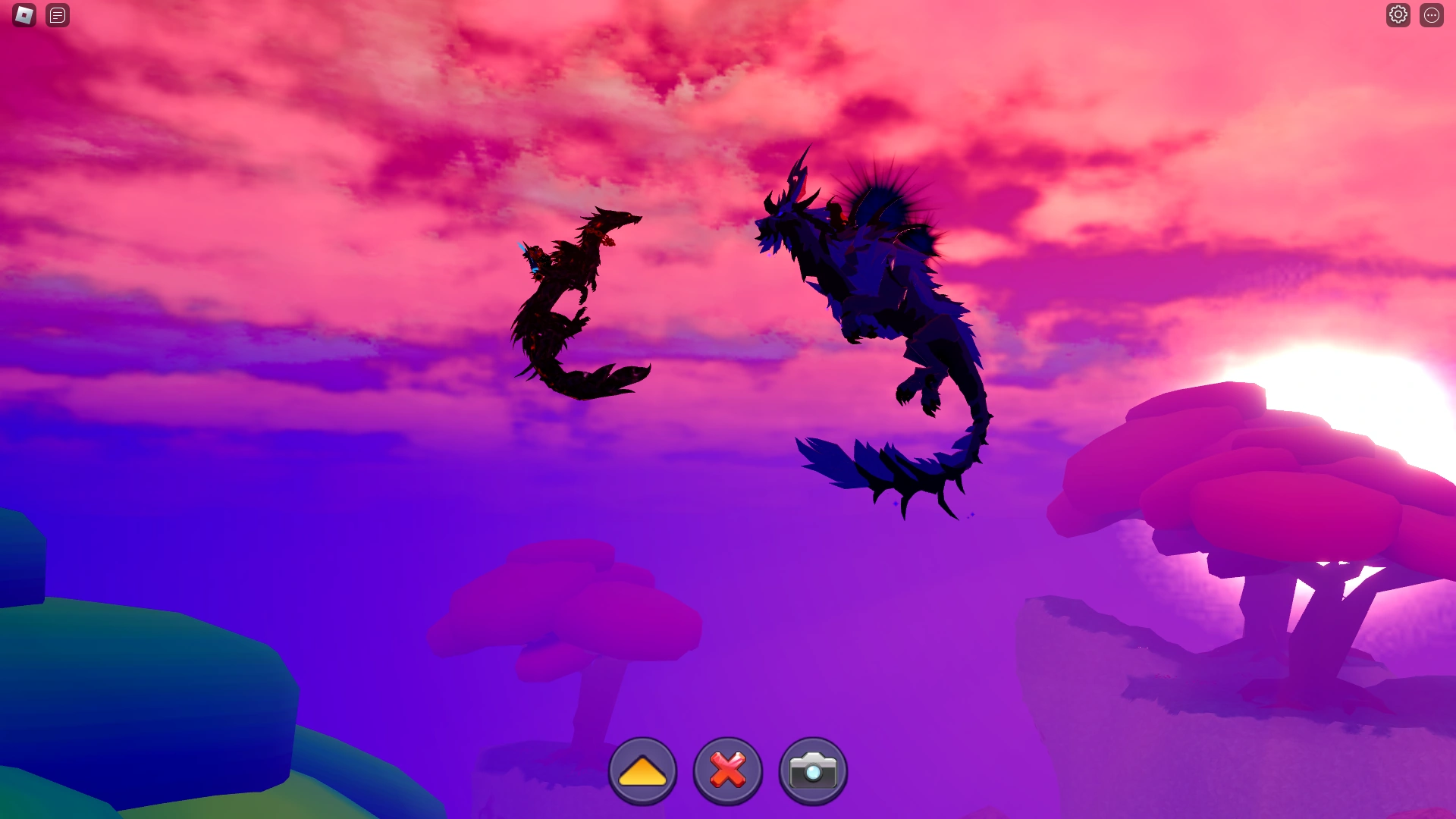Click the red X cancel icon

pos(726,769)
